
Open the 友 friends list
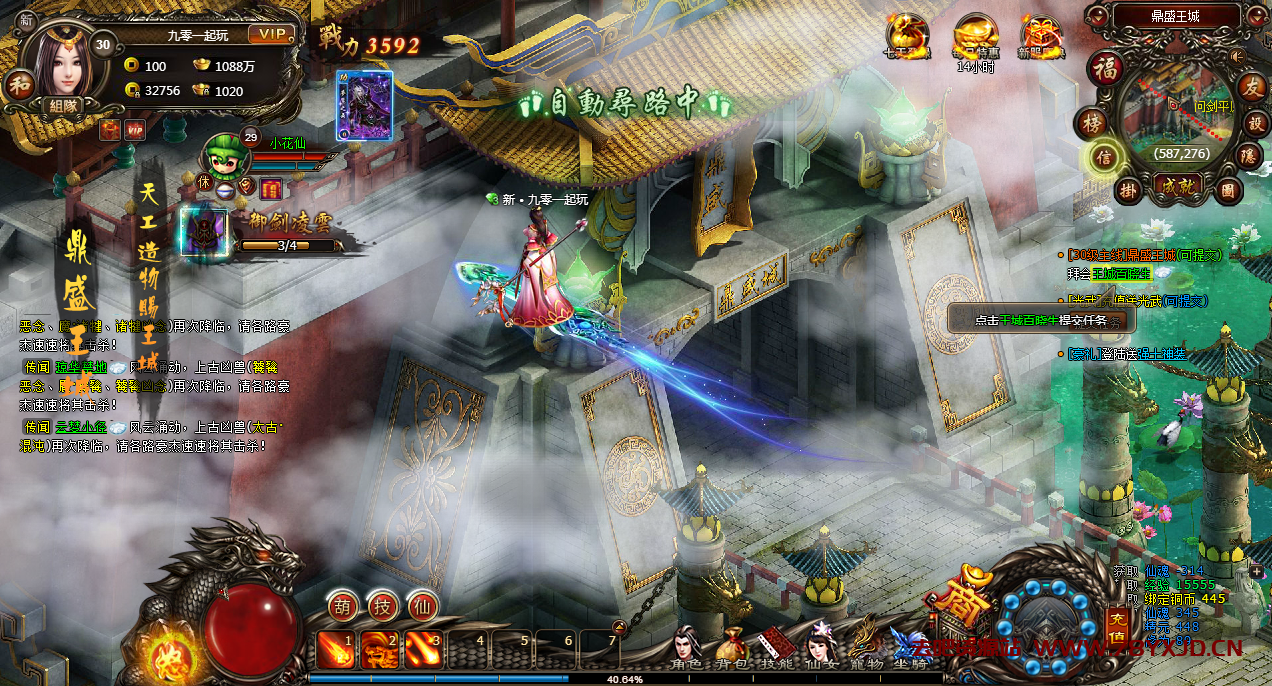pyautogui.click(x=1251, y=86)
